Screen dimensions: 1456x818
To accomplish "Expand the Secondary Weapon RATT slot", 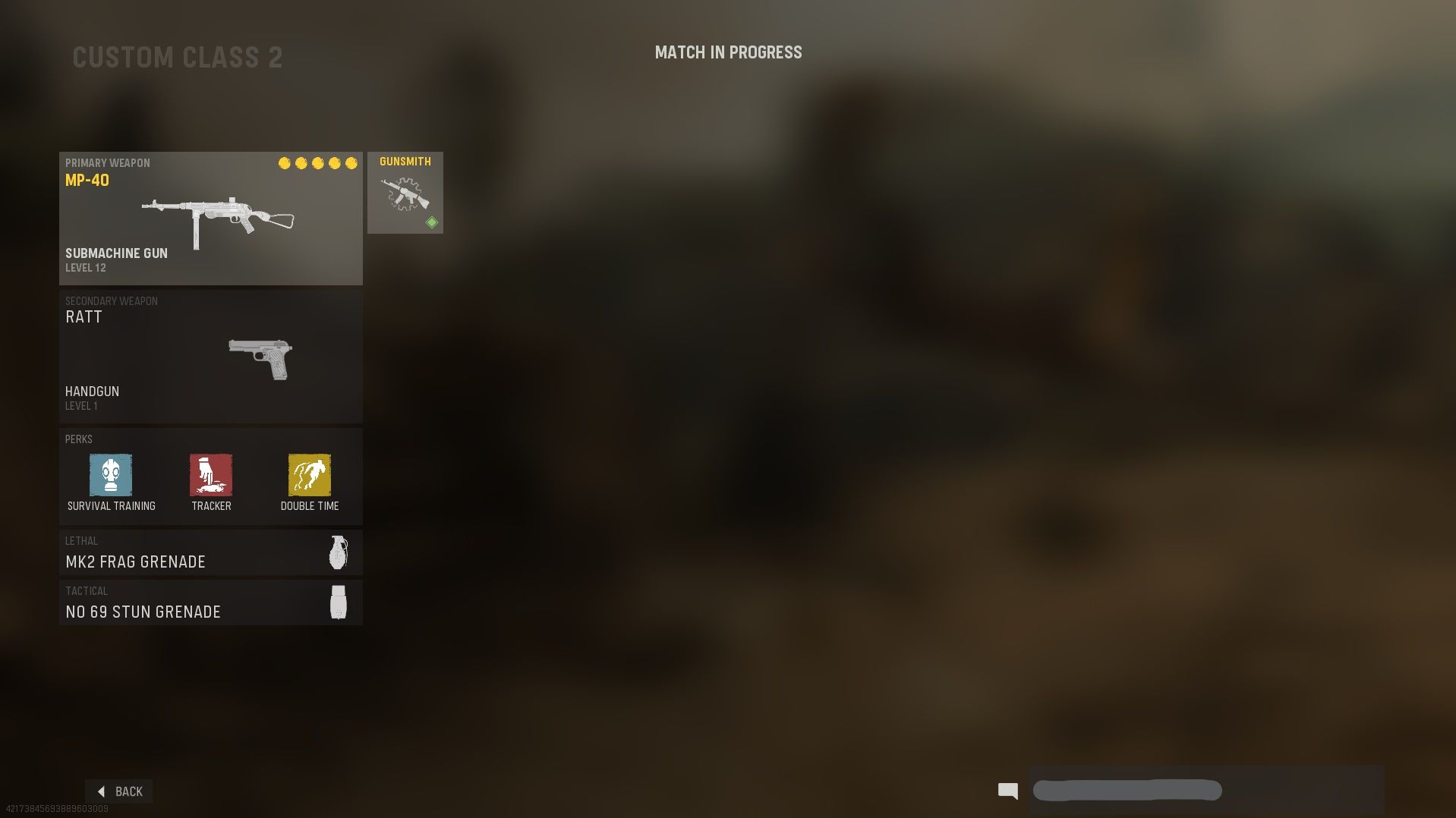I will tap(210, 354).
